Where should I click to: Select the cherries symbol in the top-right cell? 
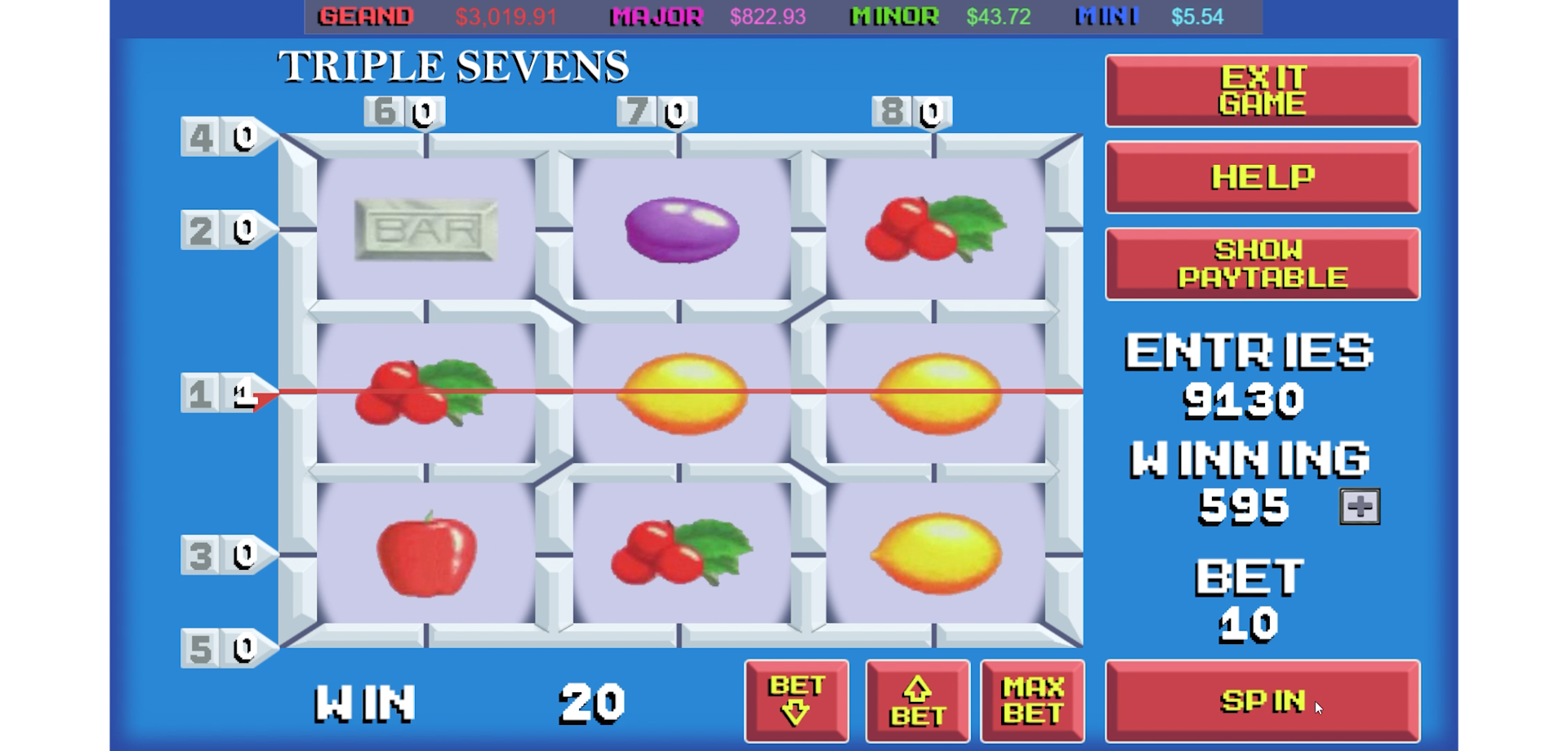click(x=937, y=229)
